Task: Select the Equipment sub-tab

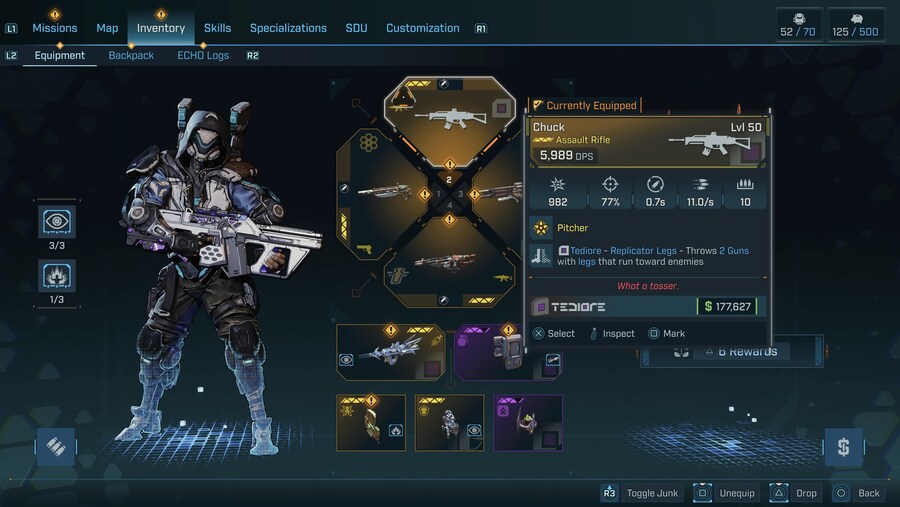Action: coord(60,56)
